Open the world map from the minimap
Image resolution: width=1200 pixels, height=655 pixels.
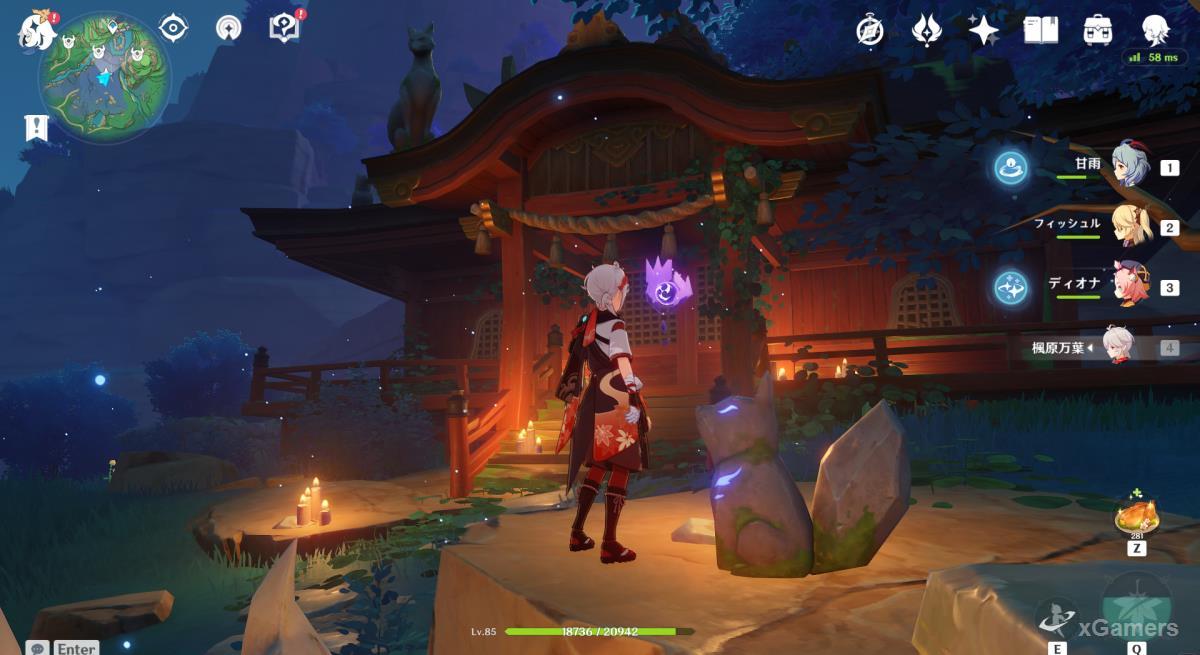pos(104,77)
